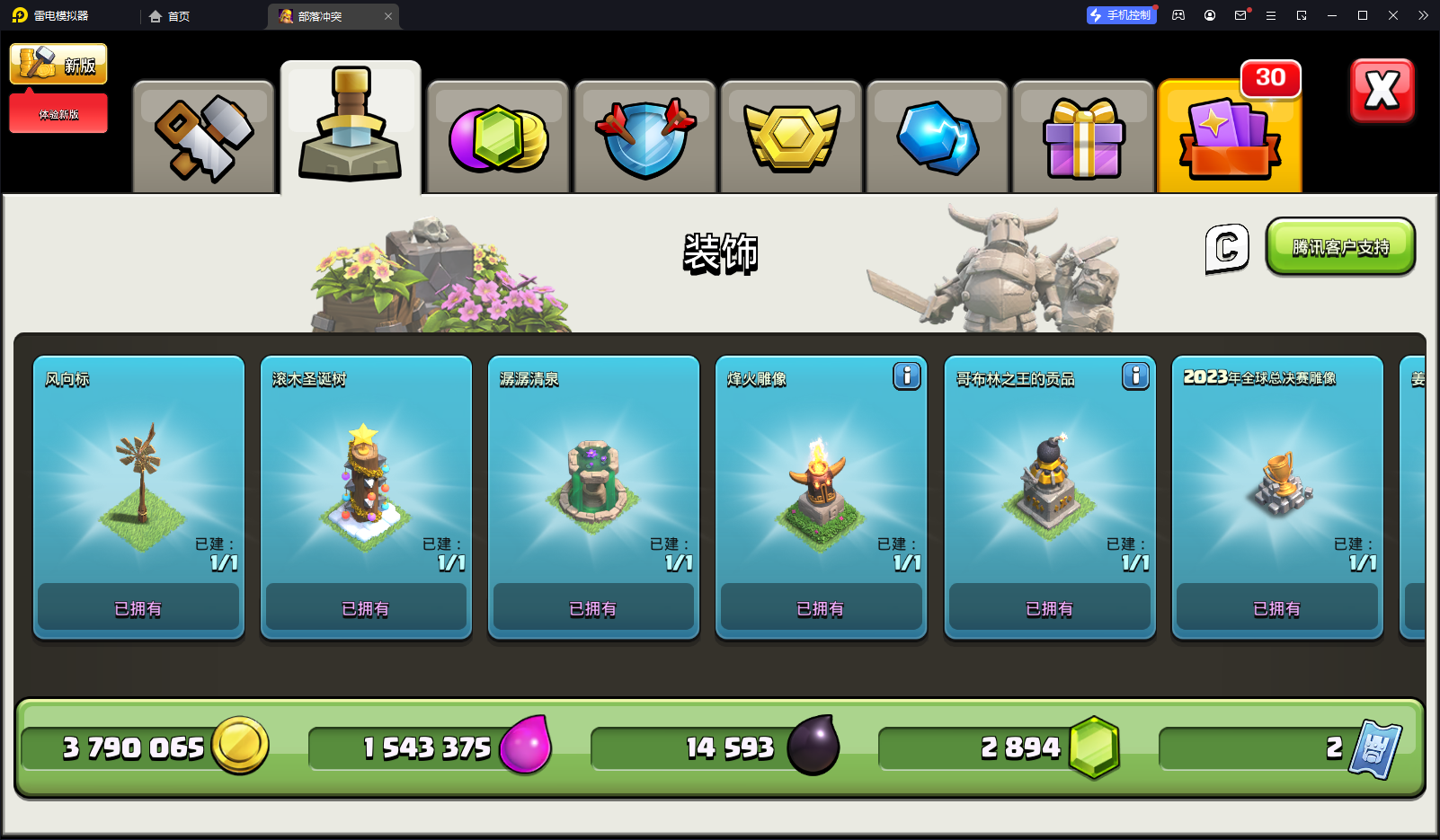Open the hammer and saw buildings tab
Screen dimensions: 1440x840
click(204, 137)
